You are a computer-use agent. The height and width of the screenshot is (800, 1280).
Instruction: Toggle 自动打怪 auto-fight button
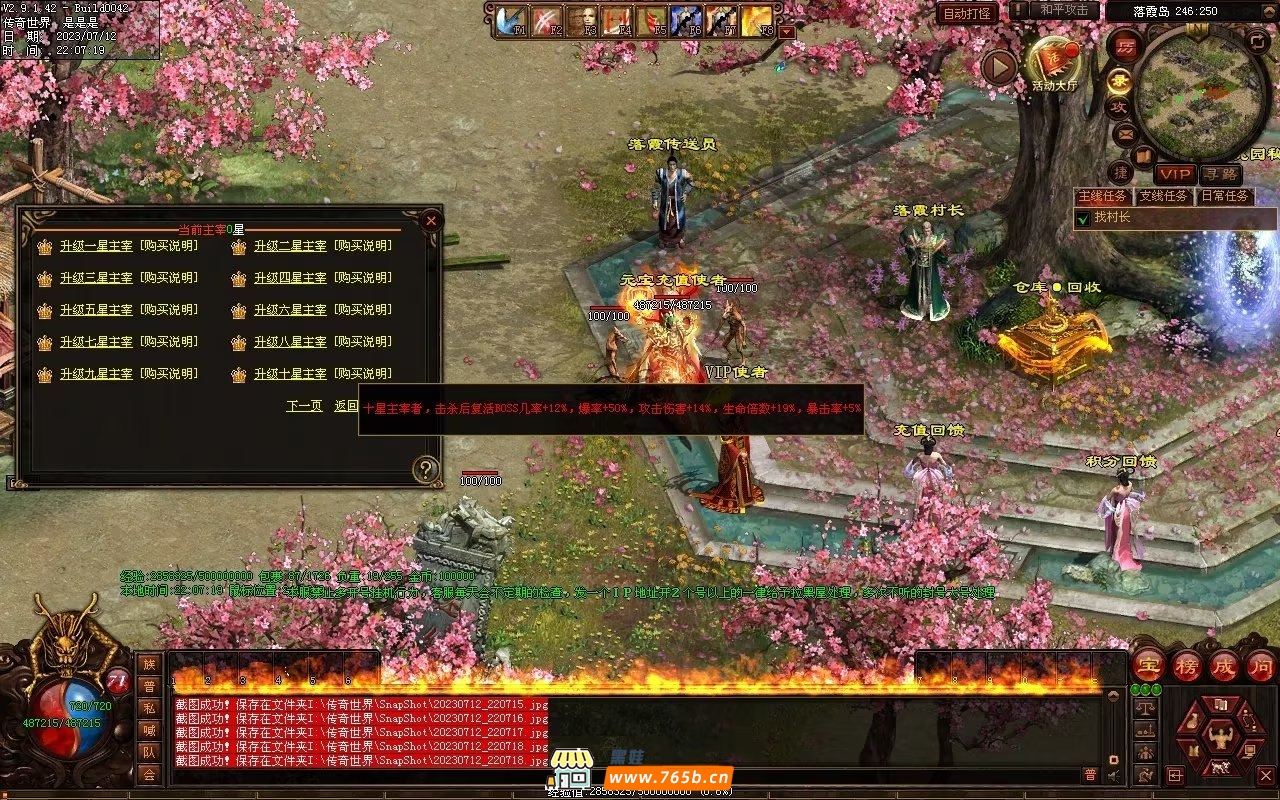pyautogui.click(x=967, y=13)
